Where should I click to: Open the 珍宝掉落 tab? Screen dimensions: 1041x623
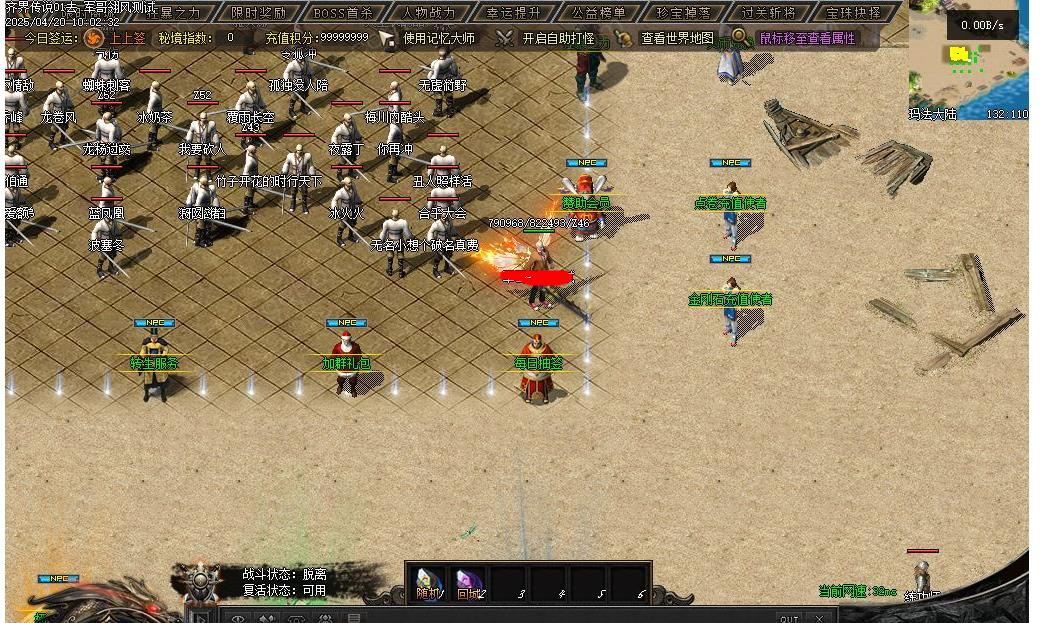(684, 13)
